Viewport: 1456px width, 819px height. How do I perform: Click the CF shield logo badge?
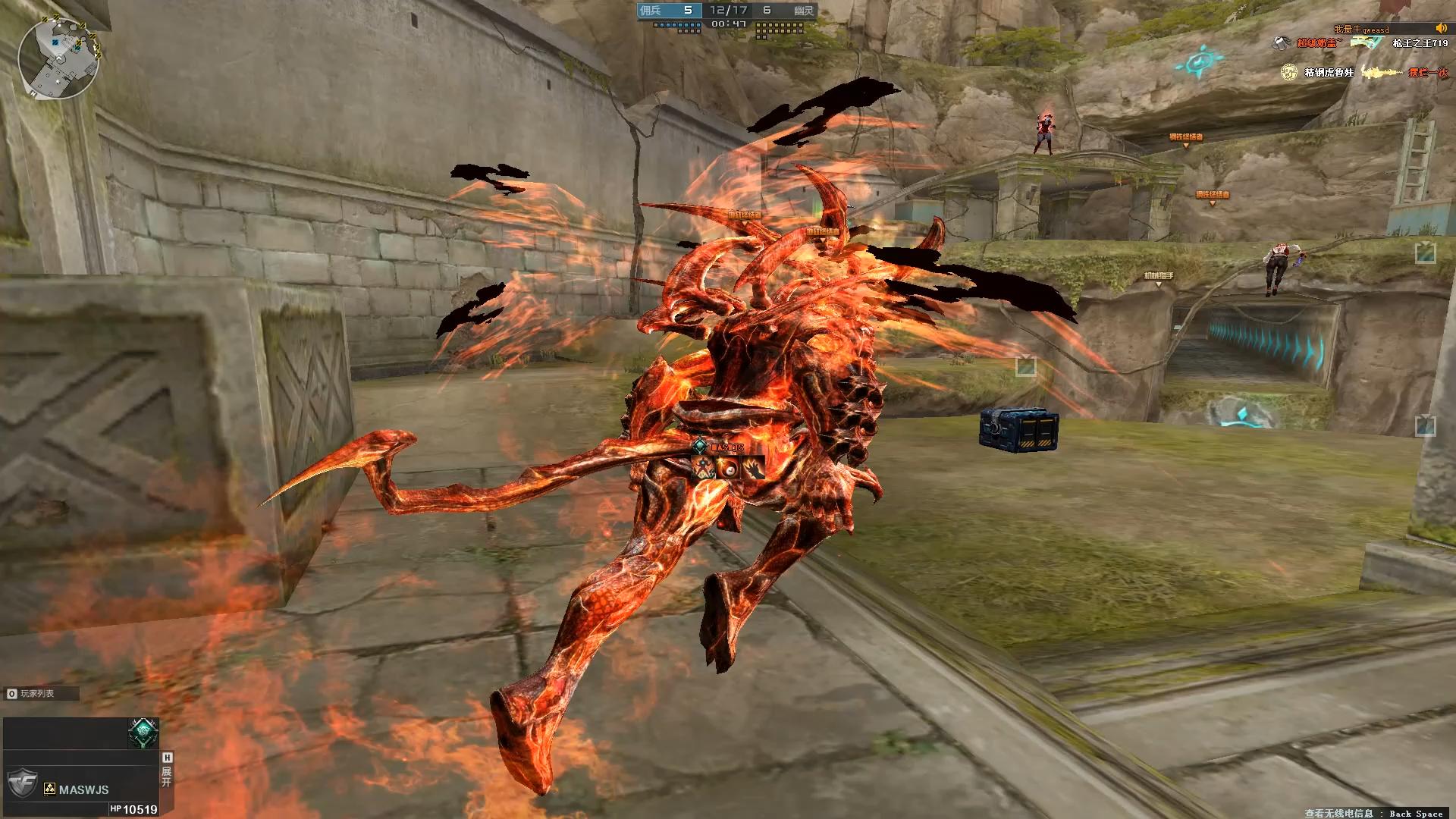click(x=22, y=782)
